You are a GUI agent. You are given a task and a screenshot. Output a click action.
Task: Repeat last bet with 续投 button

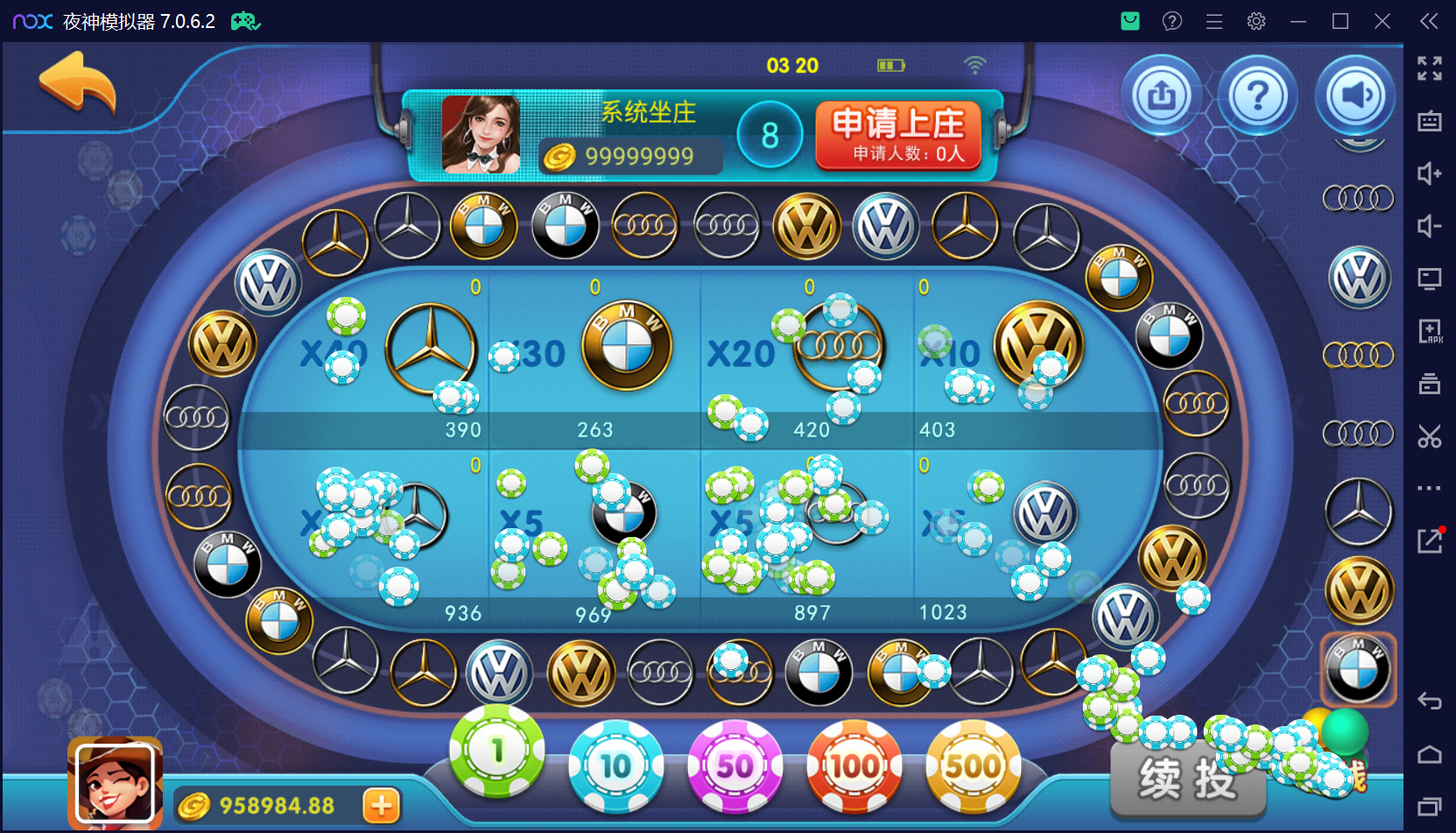(1187, 779)
